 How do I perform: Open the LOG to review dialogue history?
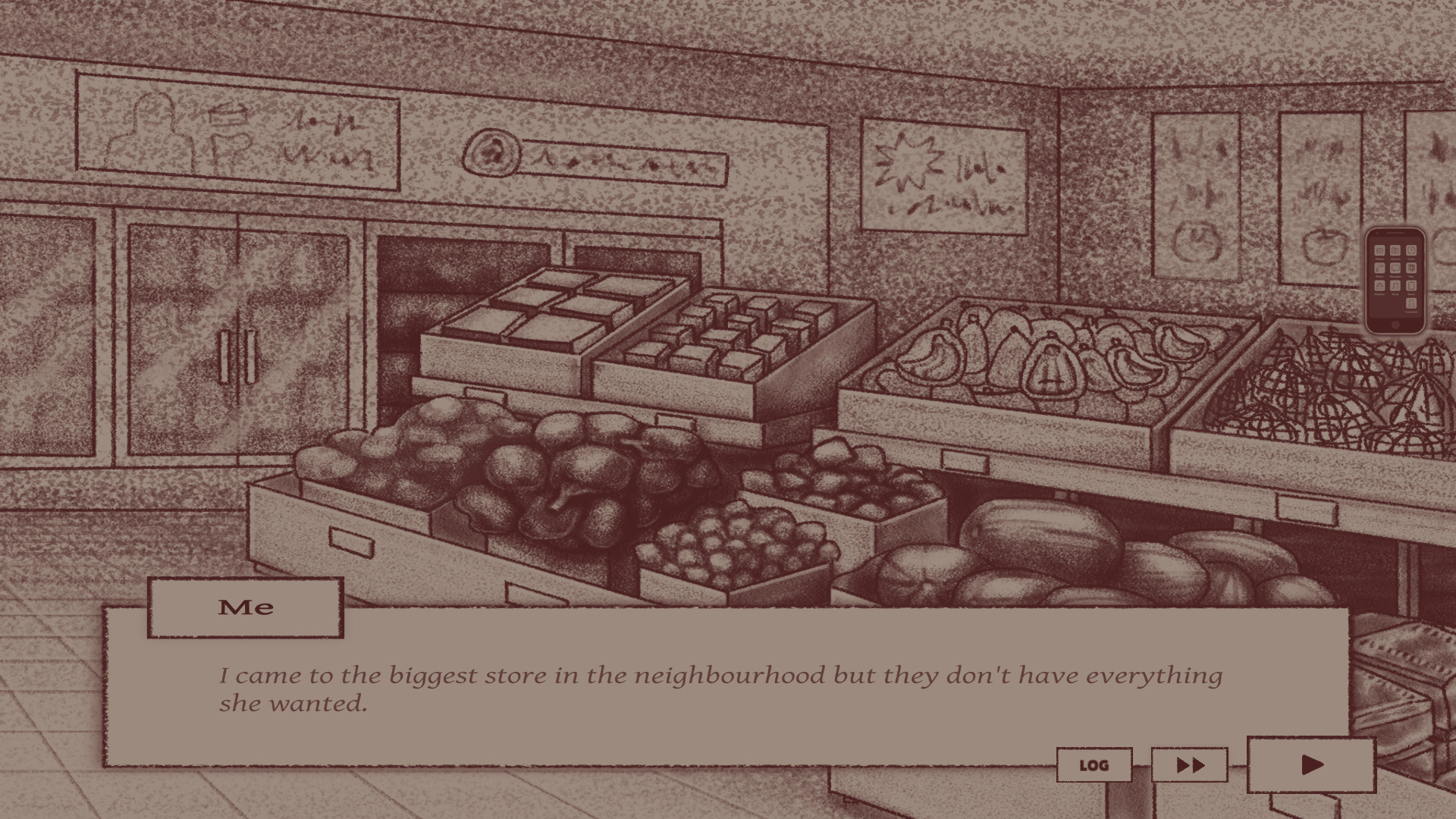pyautogui.click(x=1094, y=765)
